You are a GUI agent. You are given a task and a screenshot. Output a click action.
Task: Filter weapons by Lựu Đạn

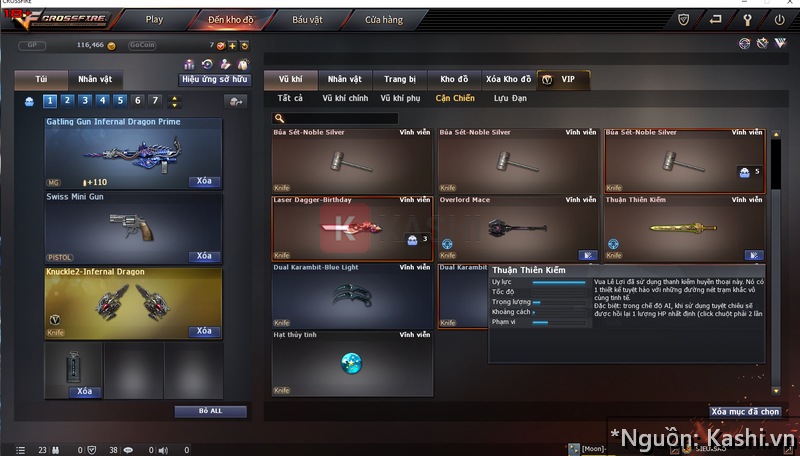[x=510, y=98]
